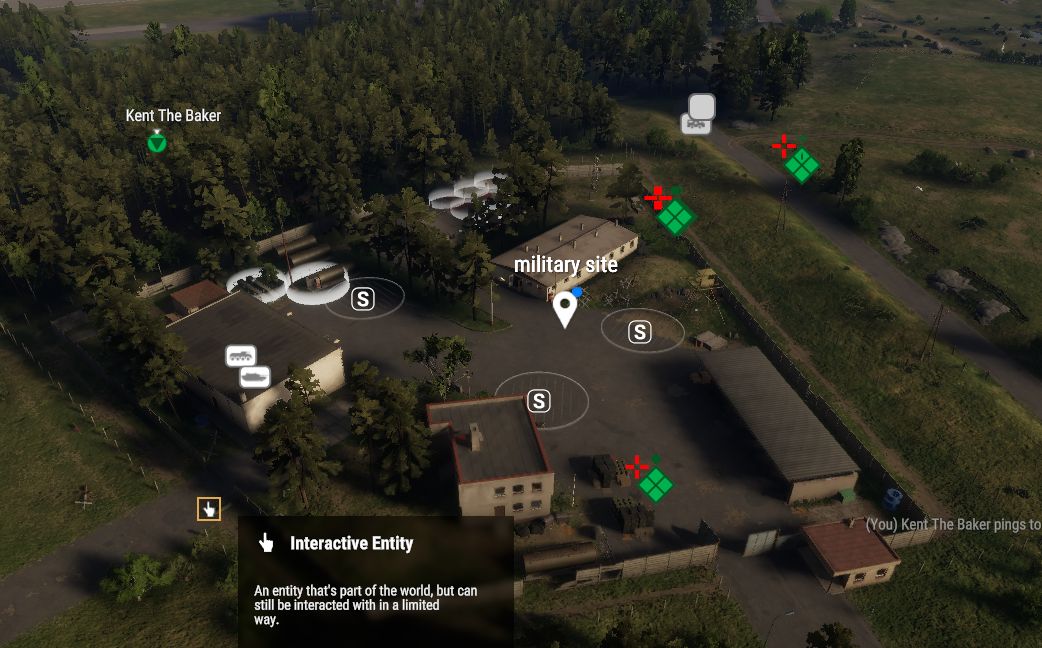
Task: Click the military site location pin
Action: pyautogui.click(x=565, y=309)
